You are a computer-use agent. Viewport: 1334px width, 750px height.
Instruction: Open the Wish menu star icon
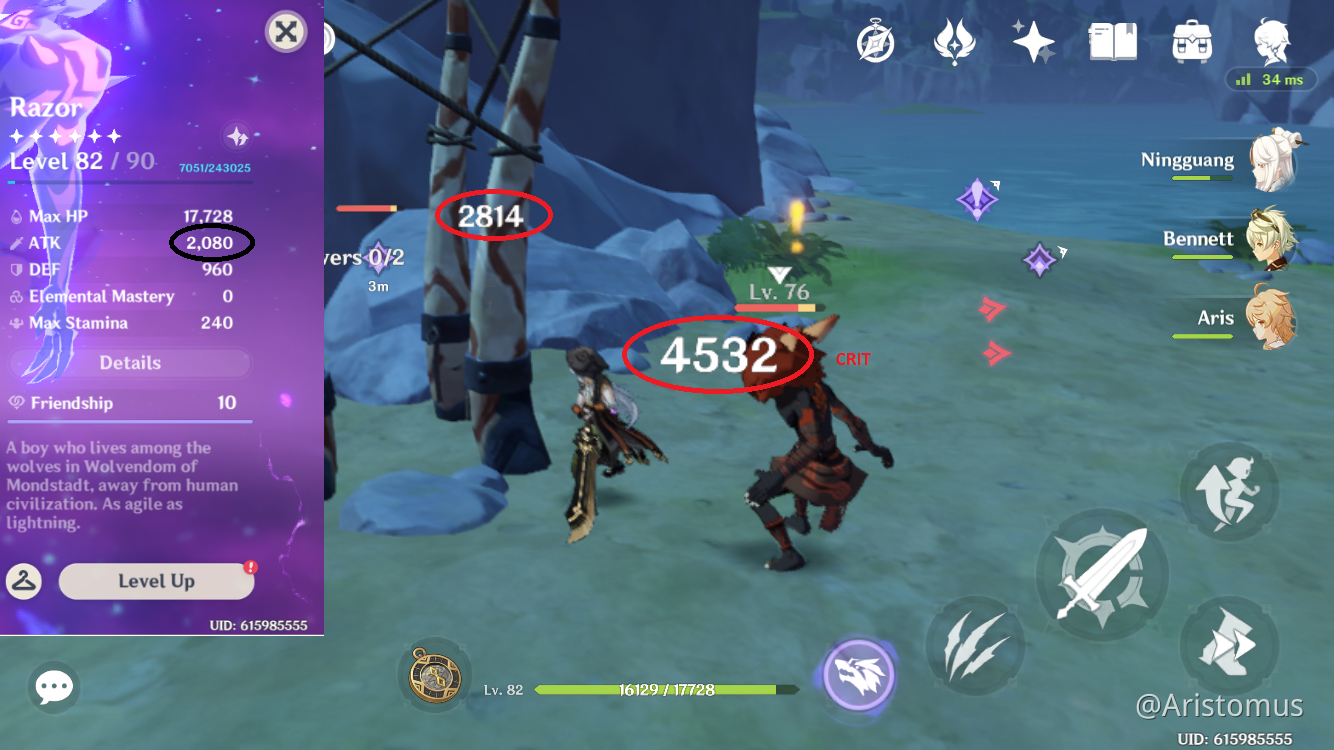click(x=1032, y=41)
